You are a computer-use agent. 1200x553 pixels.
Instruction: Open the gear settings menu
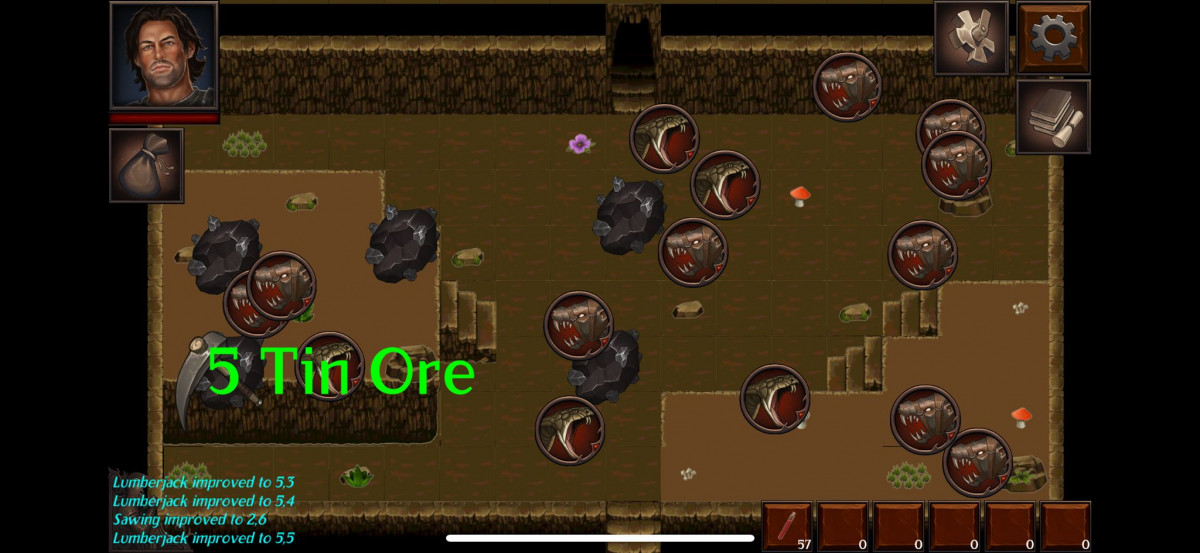(x=1053, y=38)
